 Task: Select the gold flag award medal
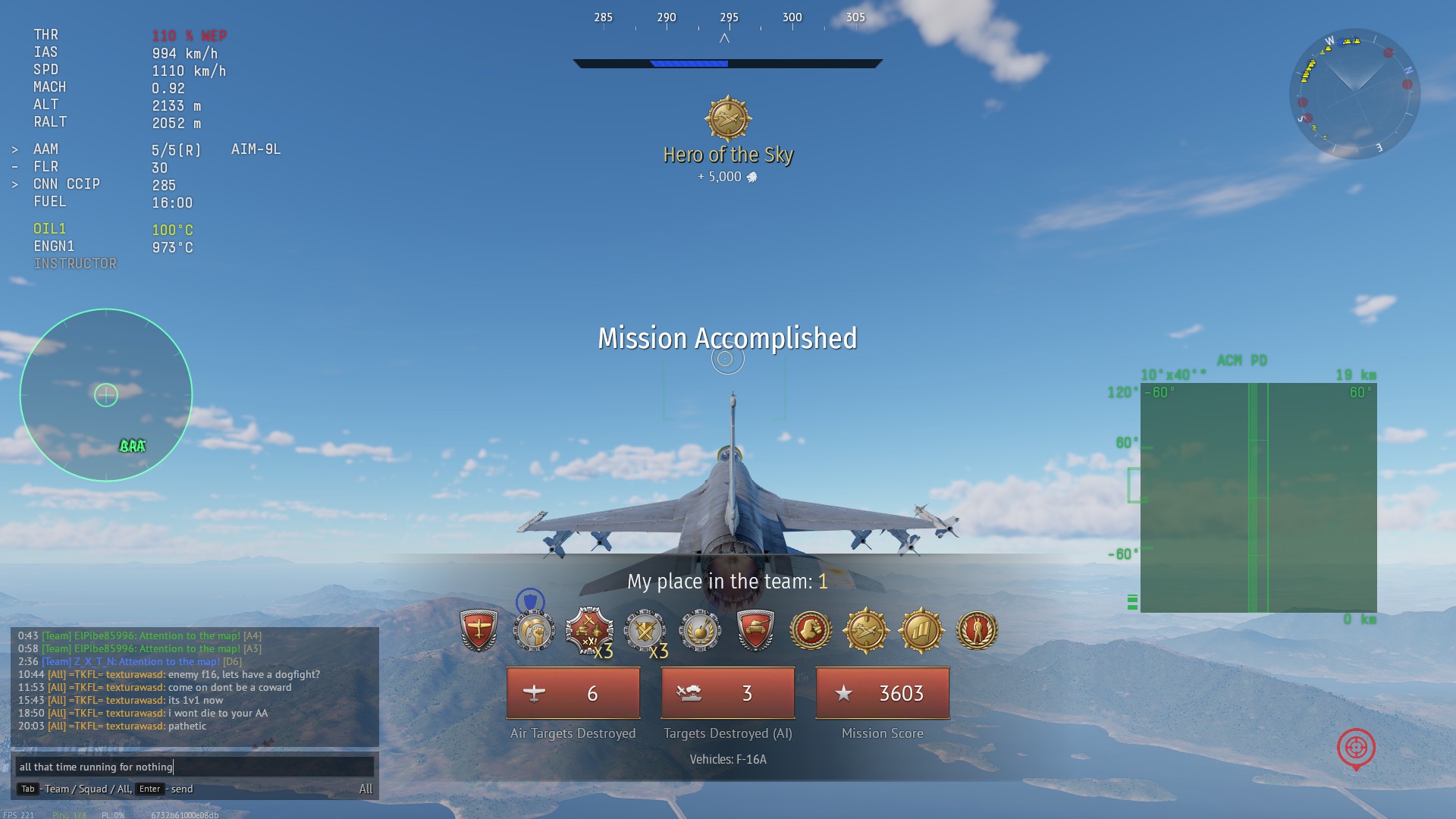pos(921,630)
